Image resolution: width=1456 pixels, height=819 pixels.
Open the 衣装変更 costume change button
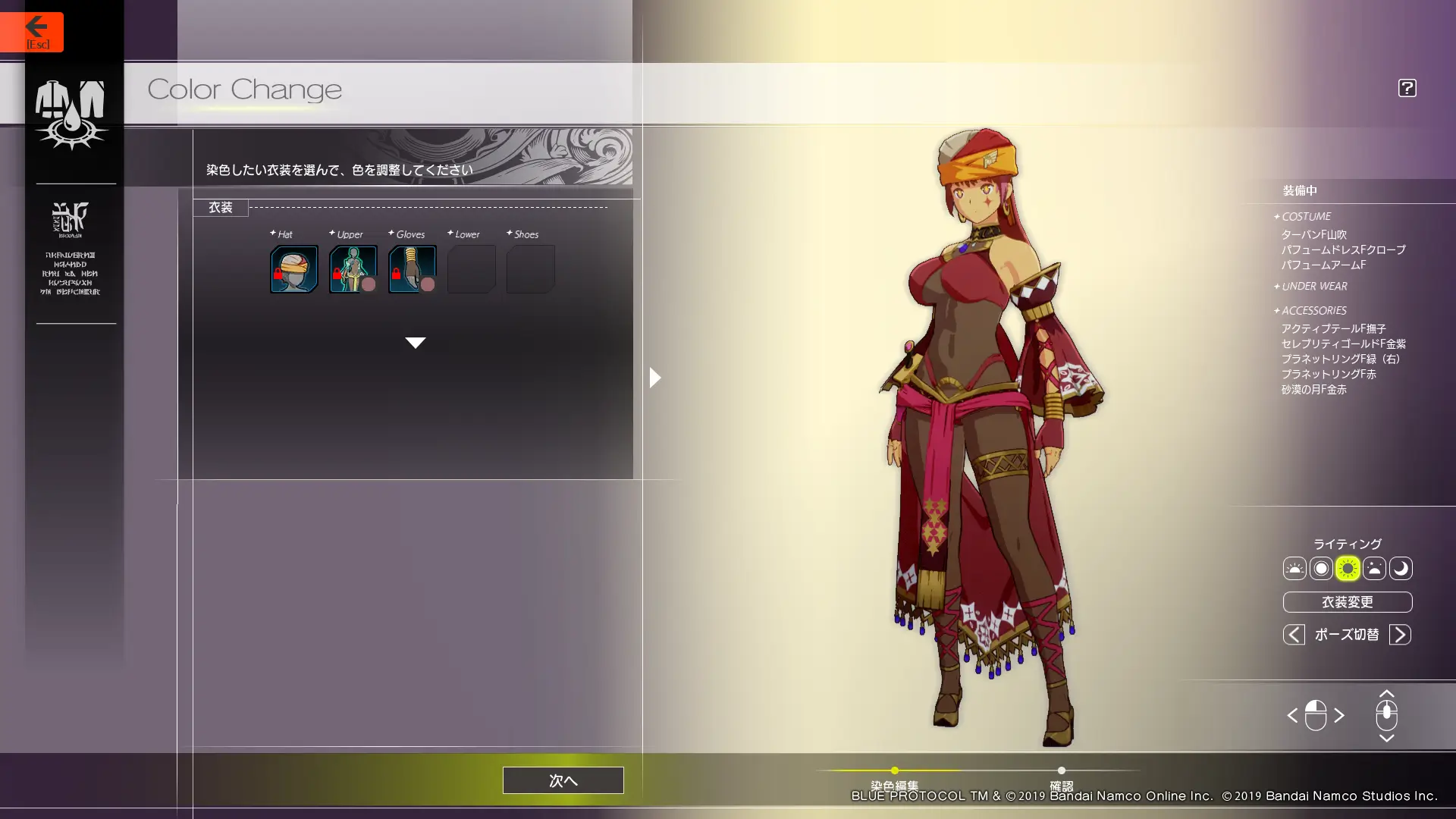click(1347, 602)
